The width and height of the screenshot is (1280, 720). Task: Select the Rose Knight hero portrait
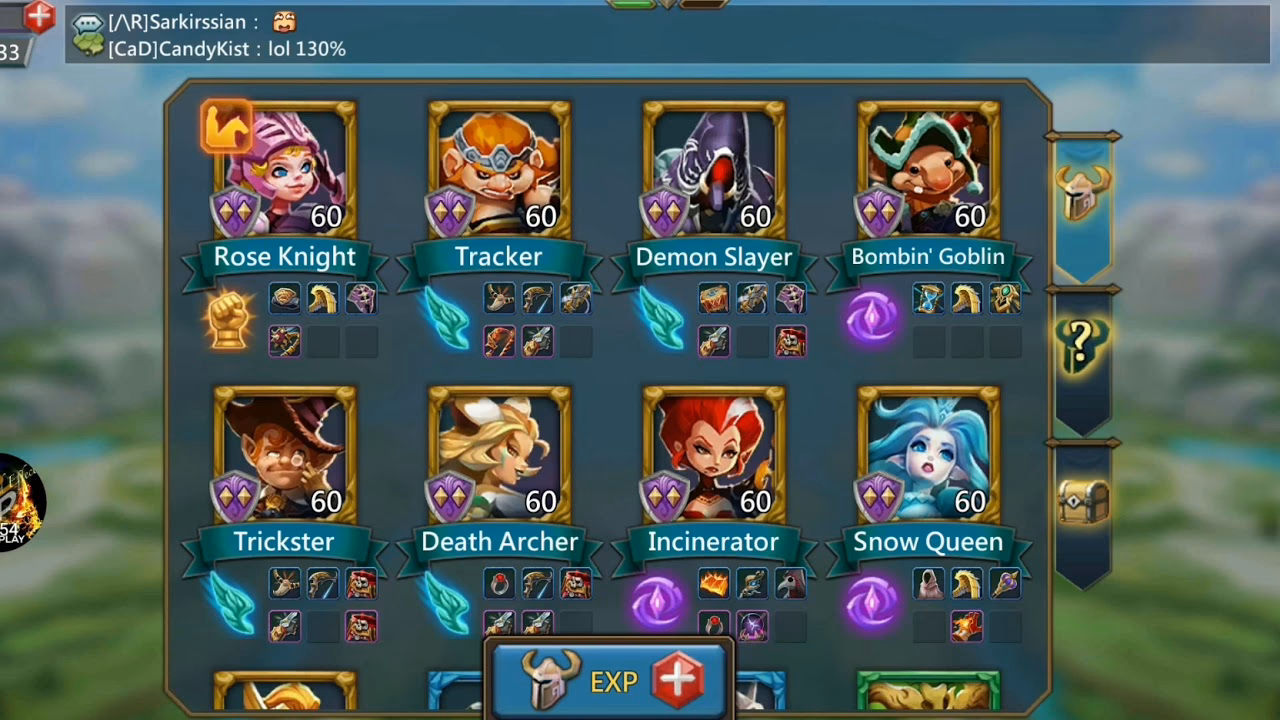pyautogui.click(x=283, y=170)
